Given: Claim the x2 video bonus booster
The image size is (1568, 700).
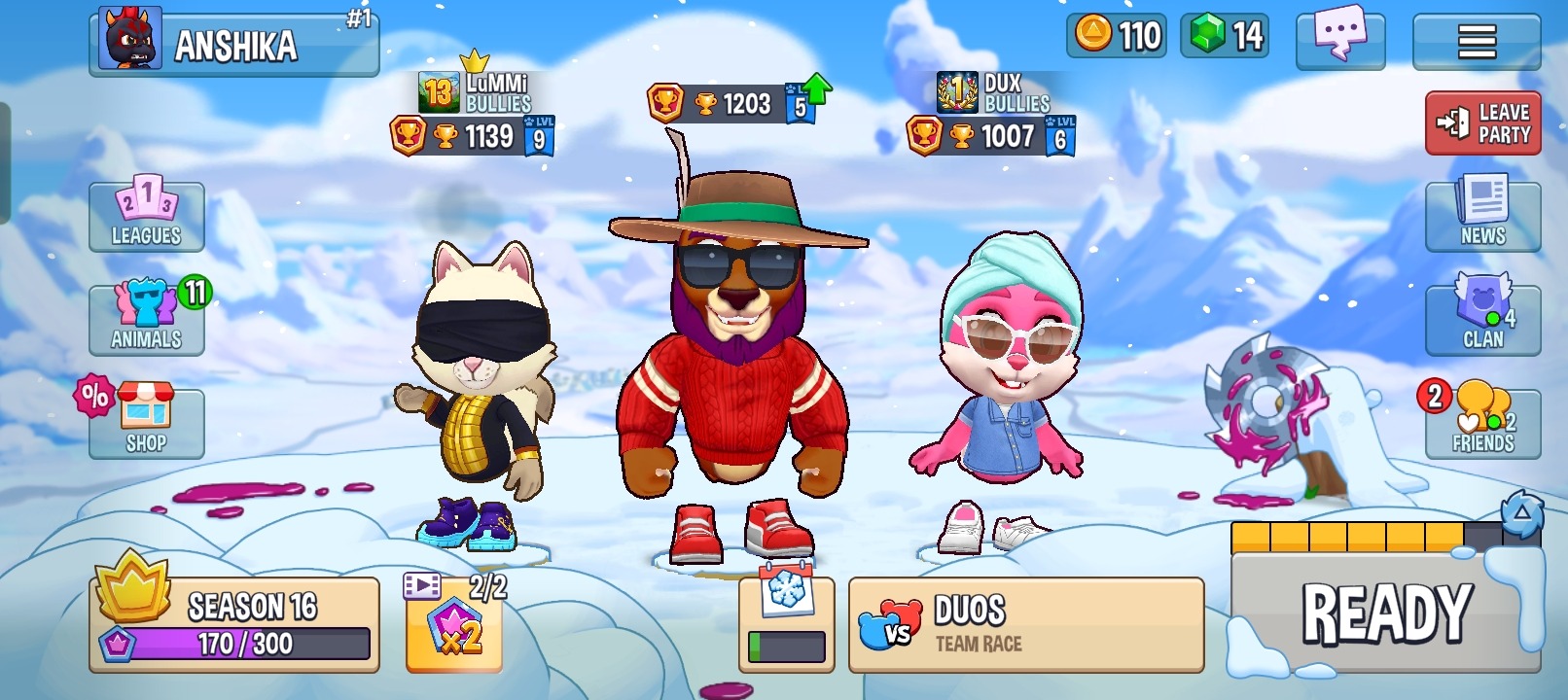Looking at the screenshot, I should (453, 627).
